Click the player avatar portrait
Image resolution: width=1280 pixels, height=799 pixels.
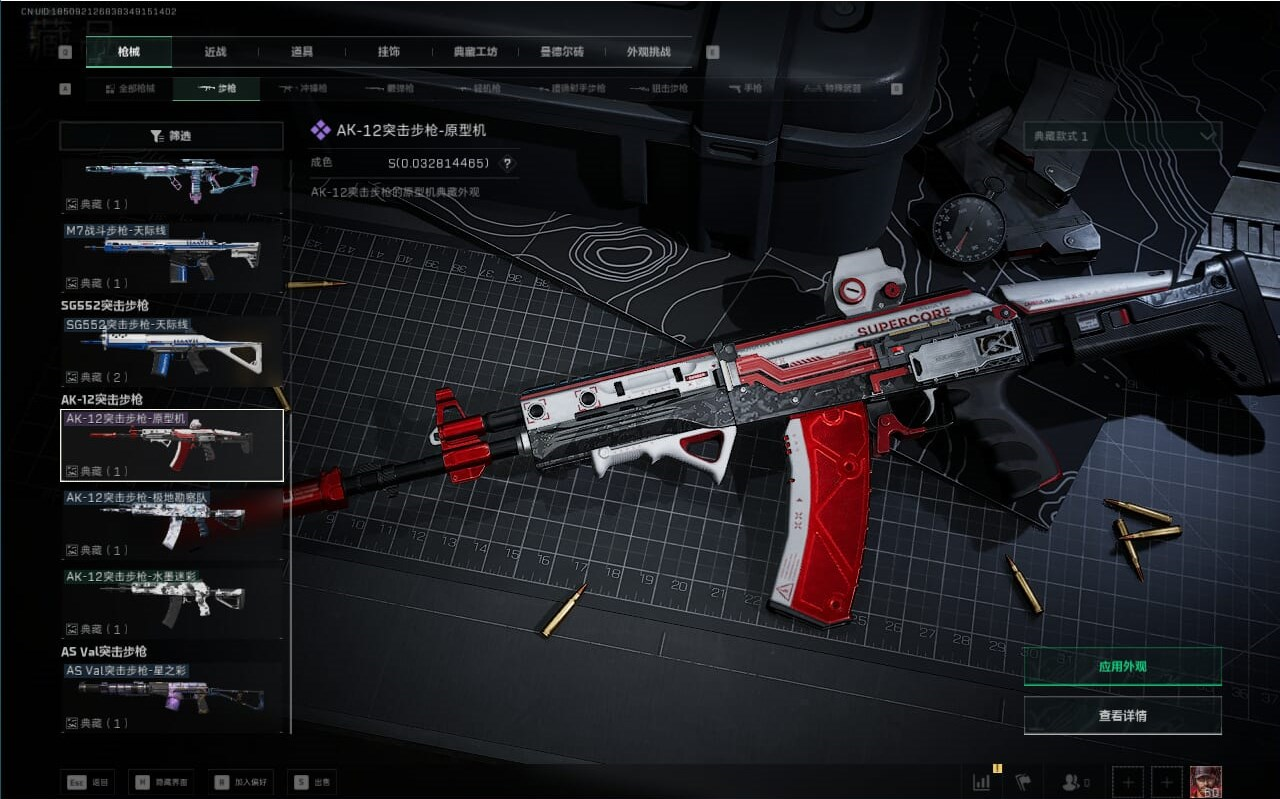[1205, 782]
